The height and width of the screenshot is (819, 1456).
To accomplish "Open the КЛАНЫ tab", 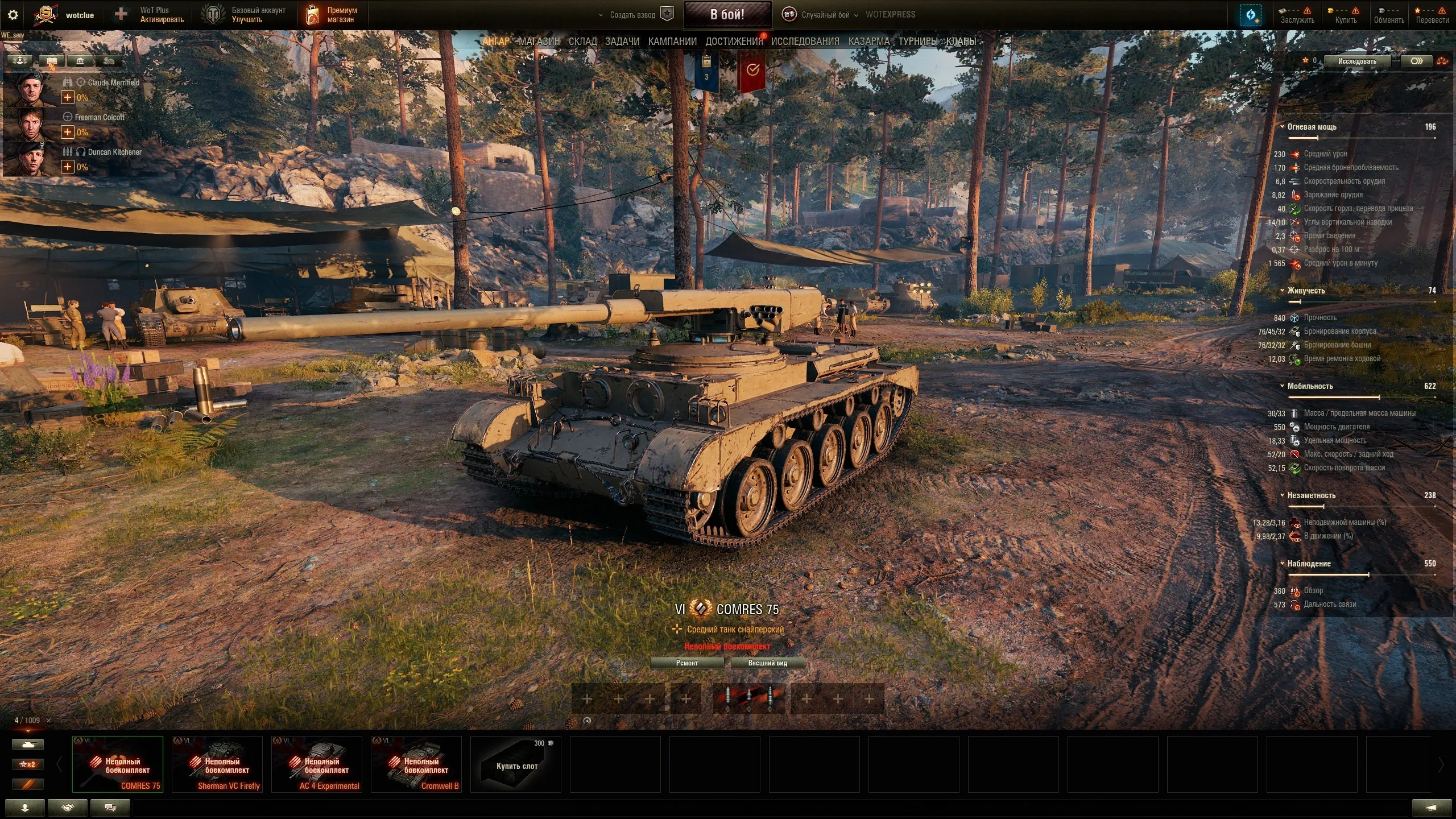I will (x=961, y=42).
